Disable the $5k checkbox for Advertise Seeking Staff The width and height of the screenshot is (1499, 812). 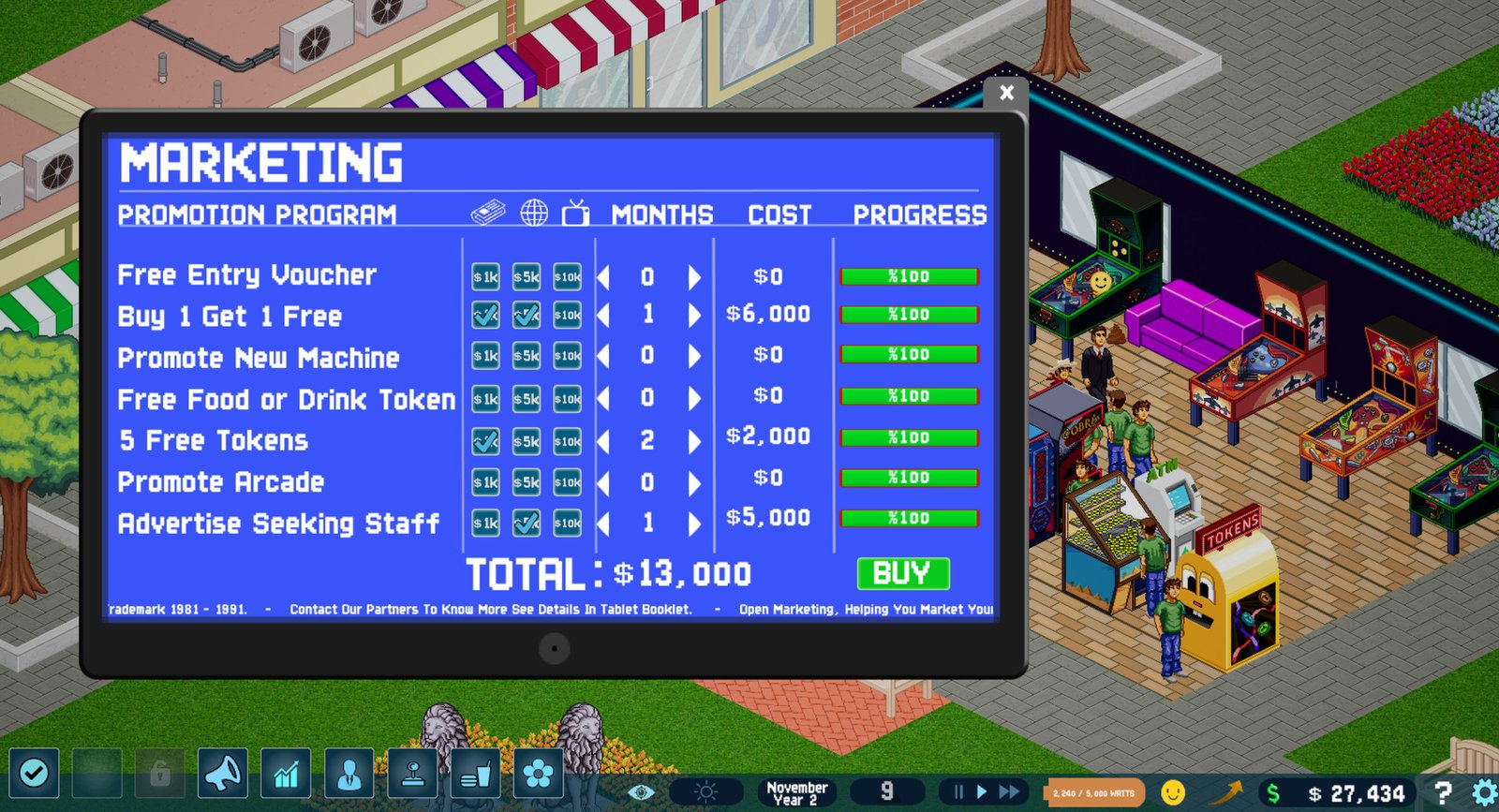525,521
